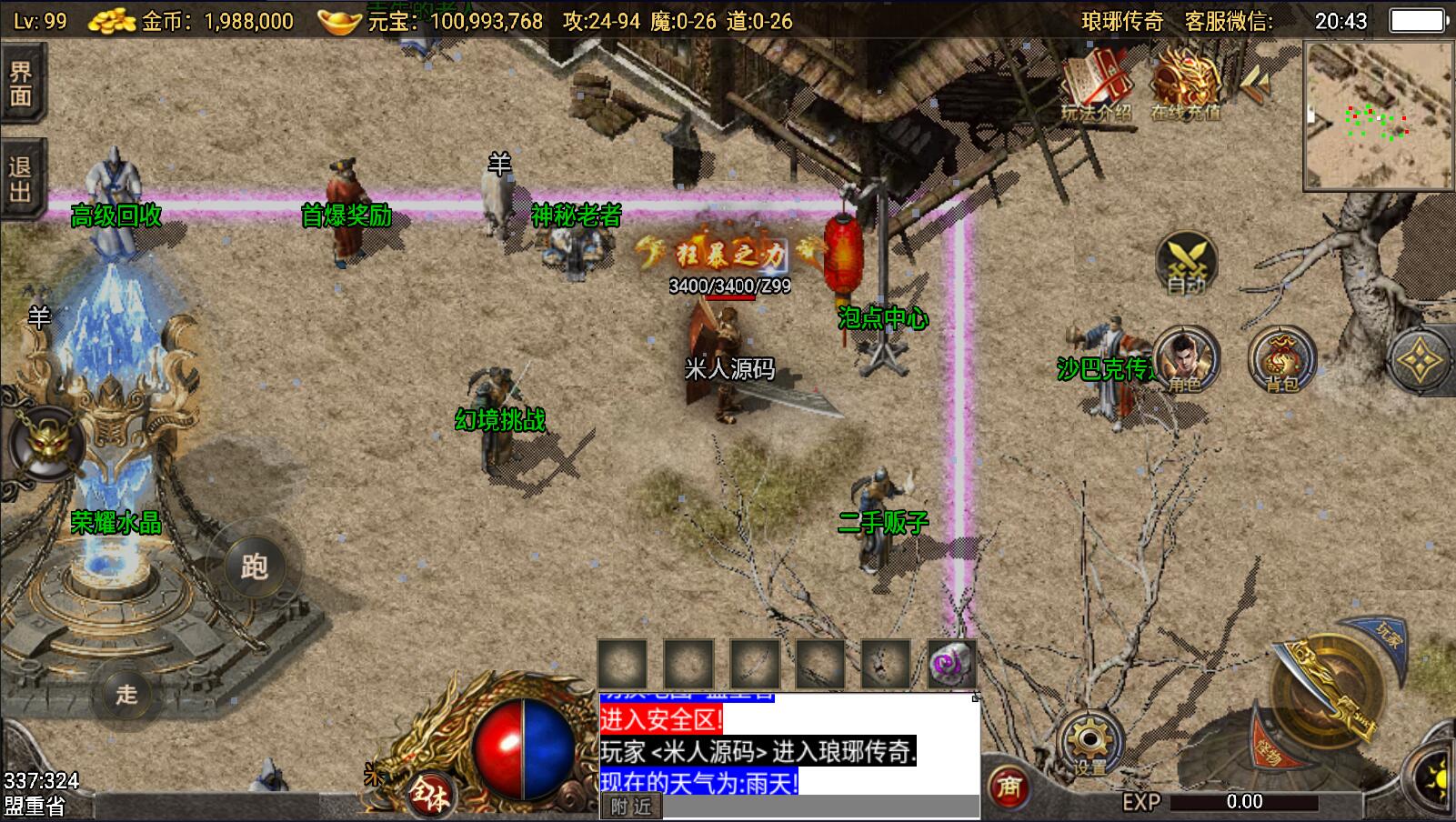Open 设置 settings gear
1456x822 pixels.
click(1089, 742)
